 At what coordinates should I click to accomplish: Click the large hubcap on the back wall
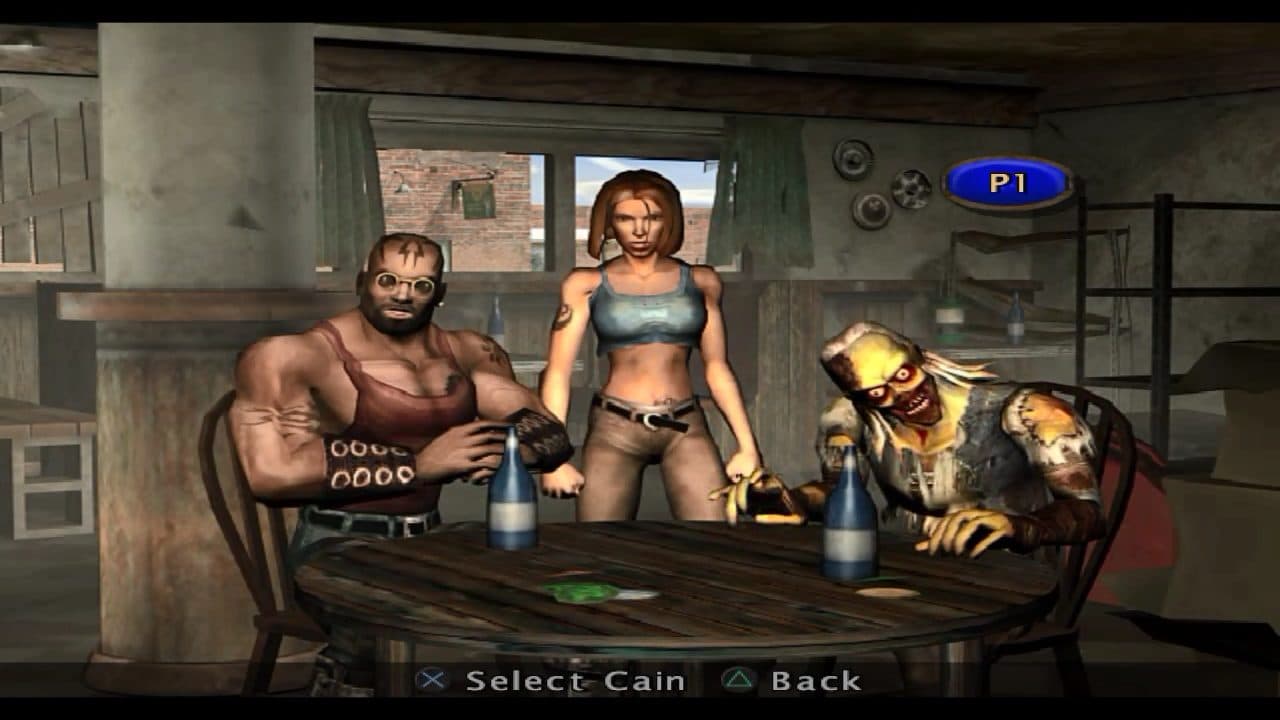click(x=852, y=161)
